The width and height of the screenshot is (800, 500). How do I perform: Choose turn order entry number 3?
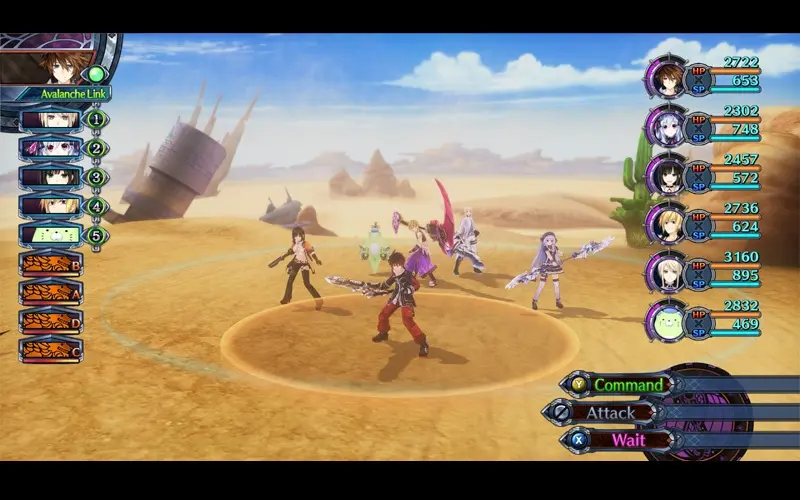pyautogui.click(x=50, y=178)
